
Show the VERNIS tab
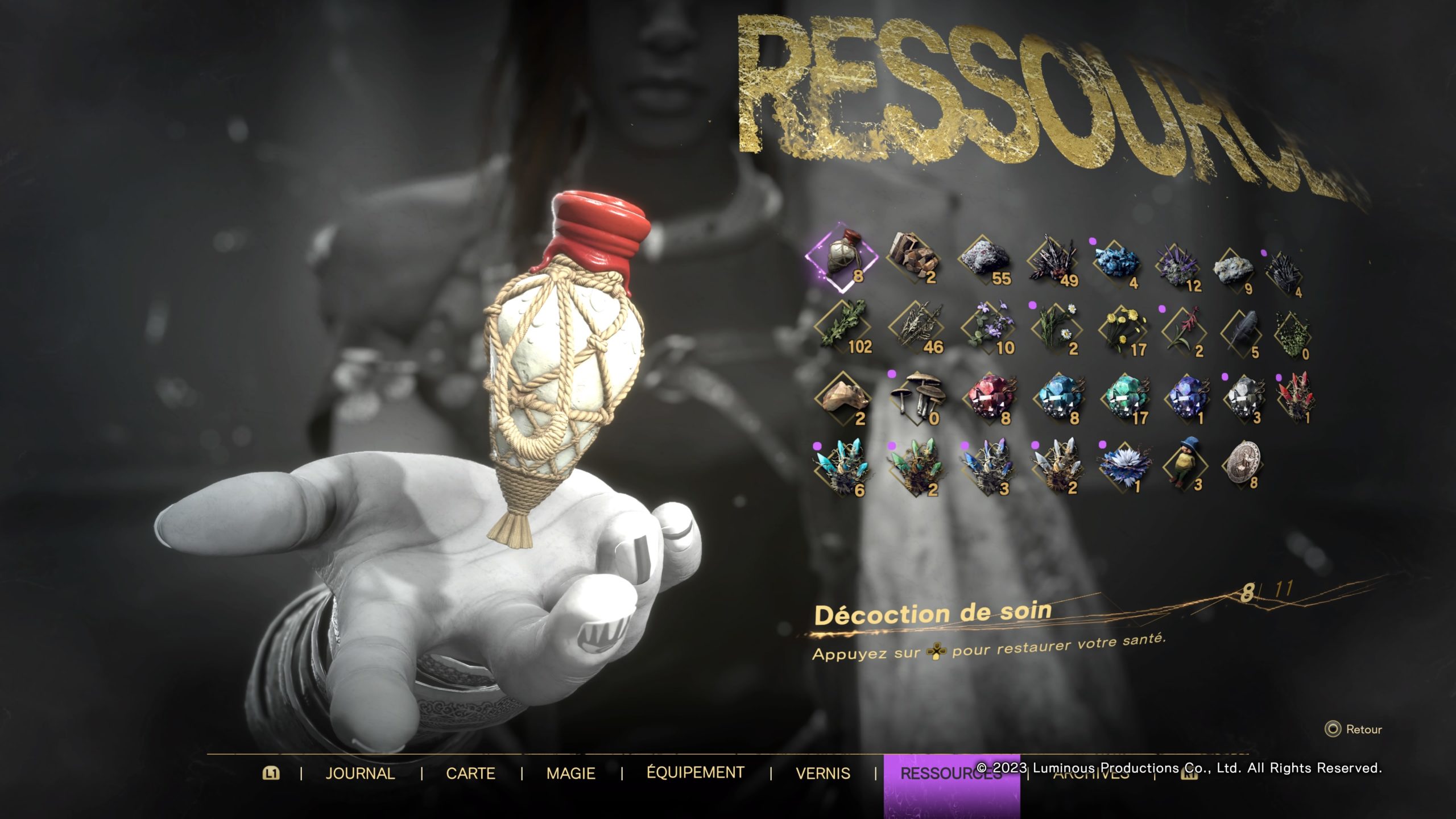[822, 773]
